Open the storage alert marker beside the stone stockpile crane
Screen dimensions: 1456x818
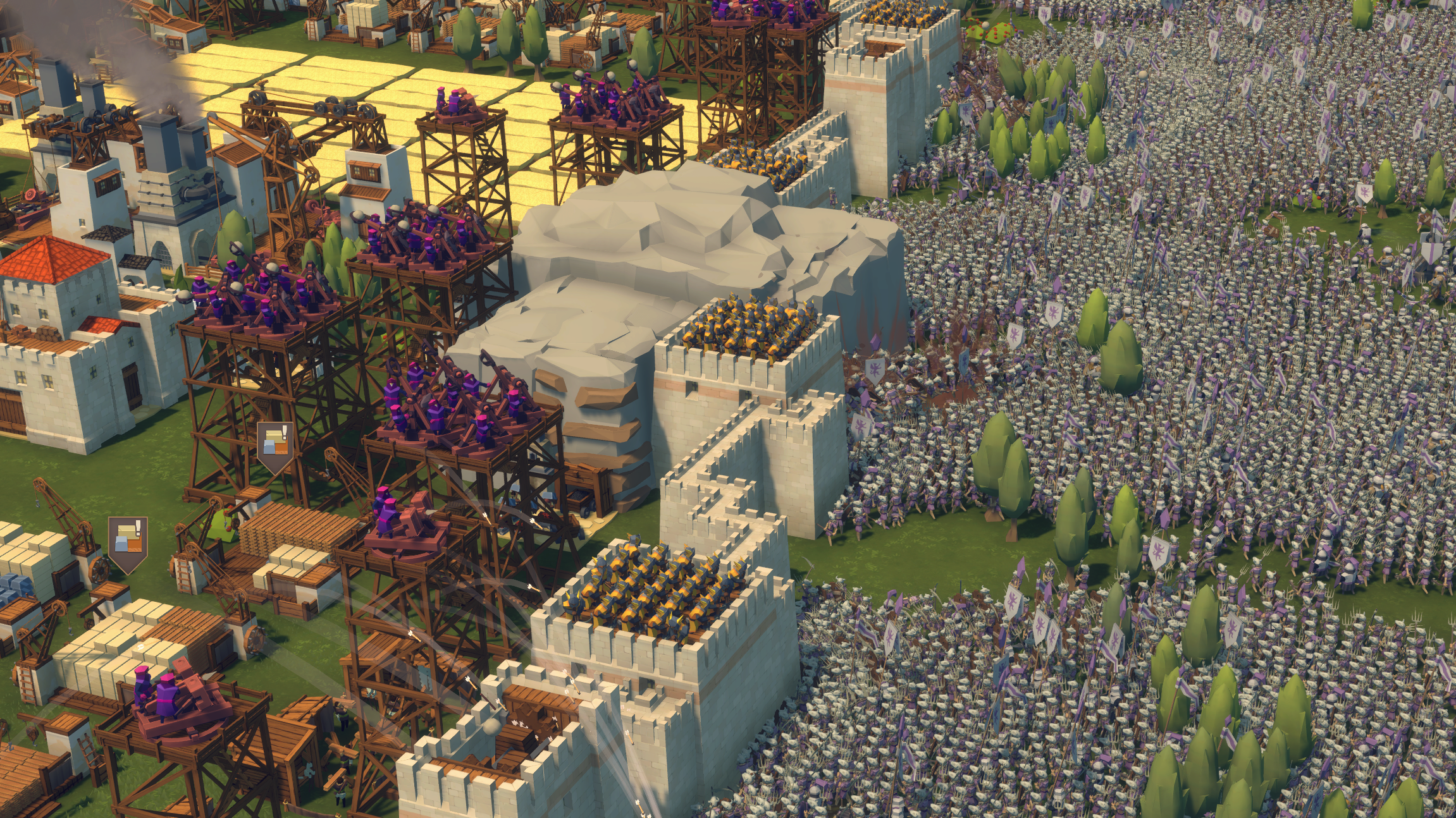coord(128,540)
